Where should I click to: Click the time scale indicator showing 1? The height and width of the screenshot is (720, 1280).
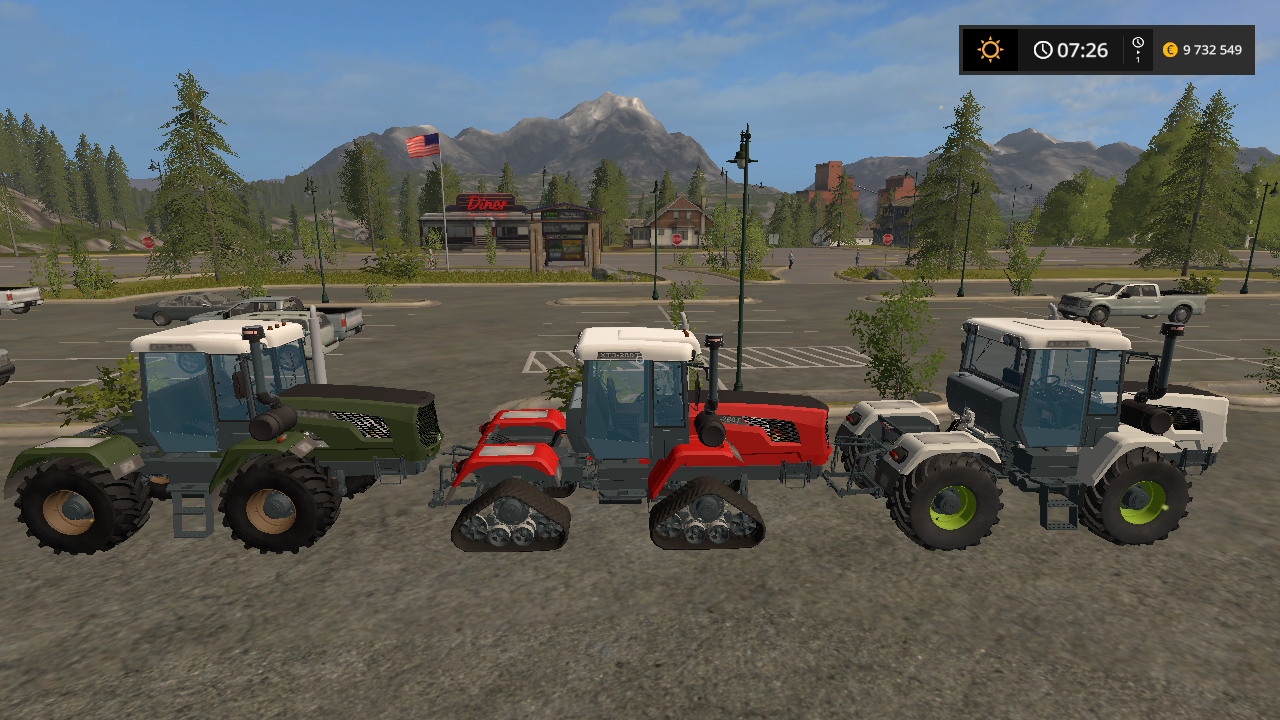1136,49
